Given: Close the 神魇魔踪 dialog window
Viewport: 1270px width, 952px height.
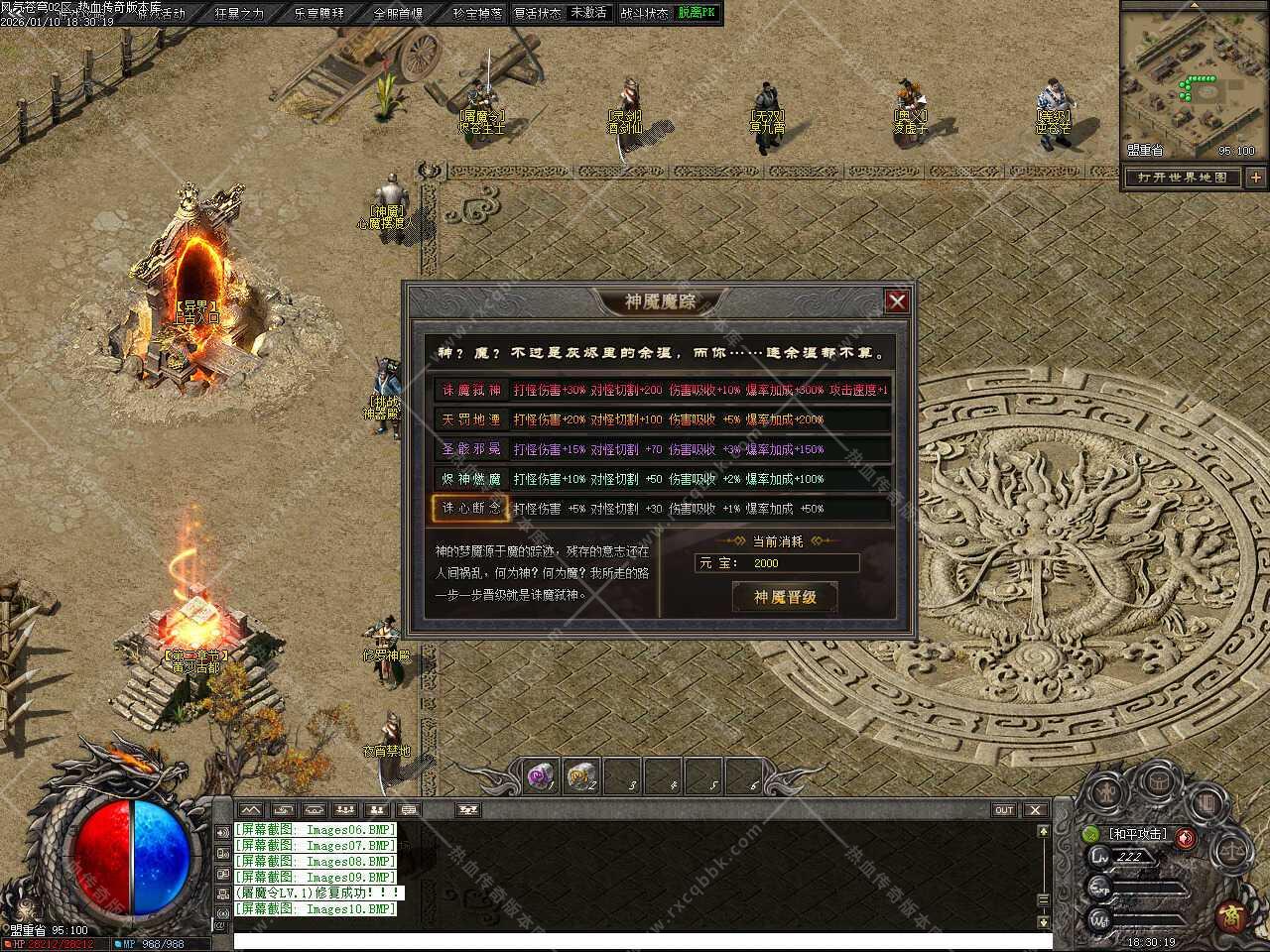Looking at the screenshot, I should tap(897, 301).
